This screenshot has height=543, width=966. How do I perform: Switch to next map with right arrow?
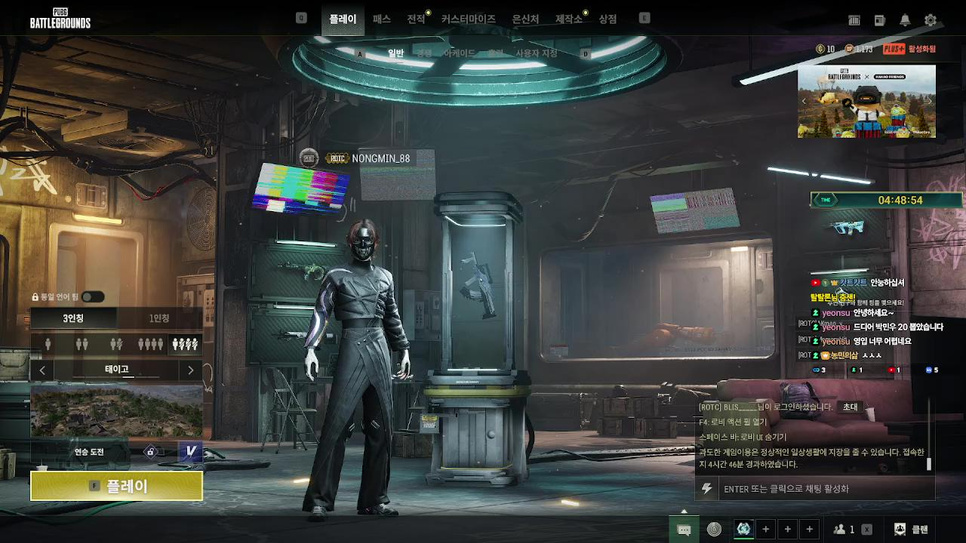tap(191, 370)
